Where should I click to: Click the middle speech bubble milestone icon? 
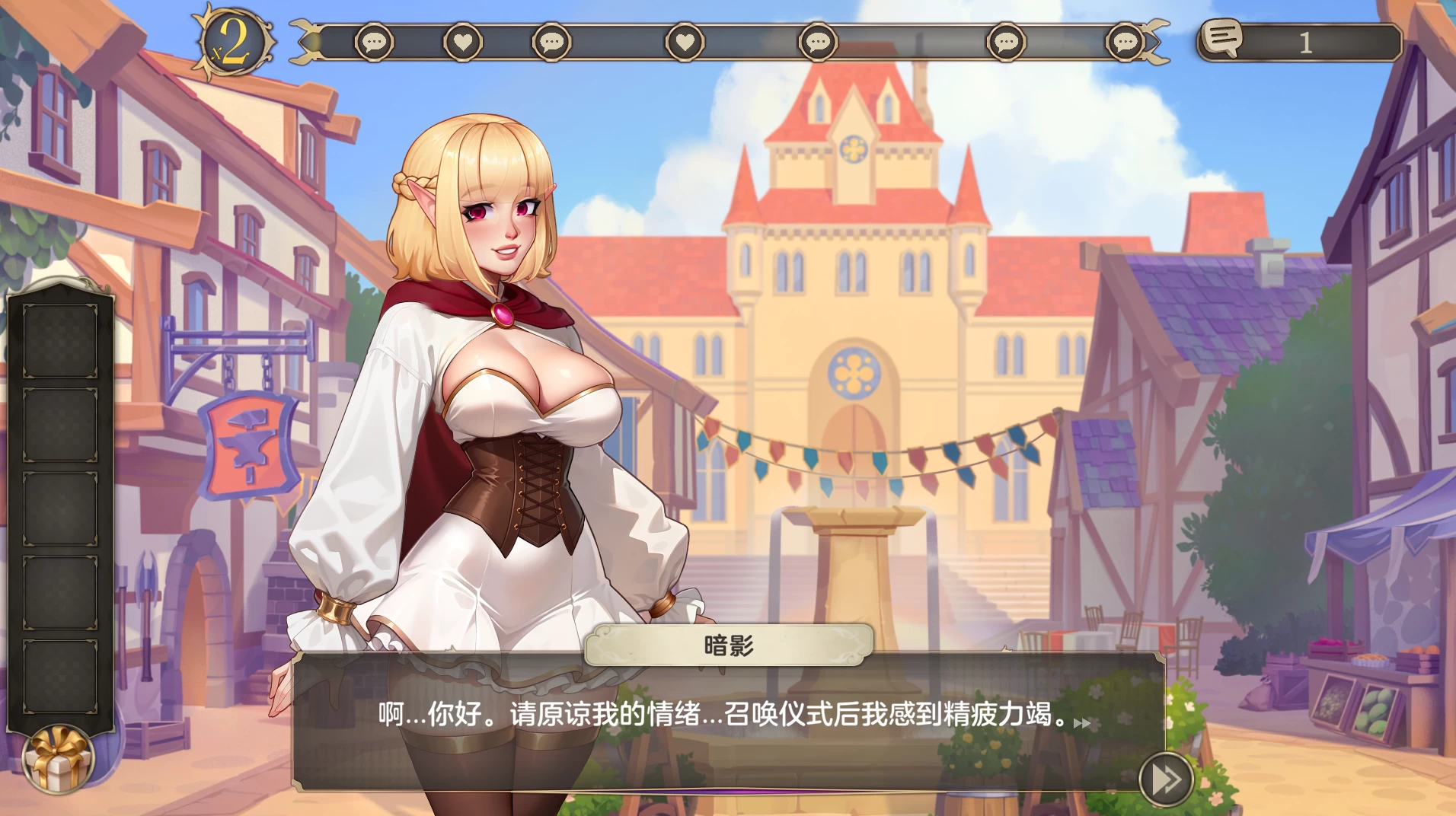click(817, 43)
